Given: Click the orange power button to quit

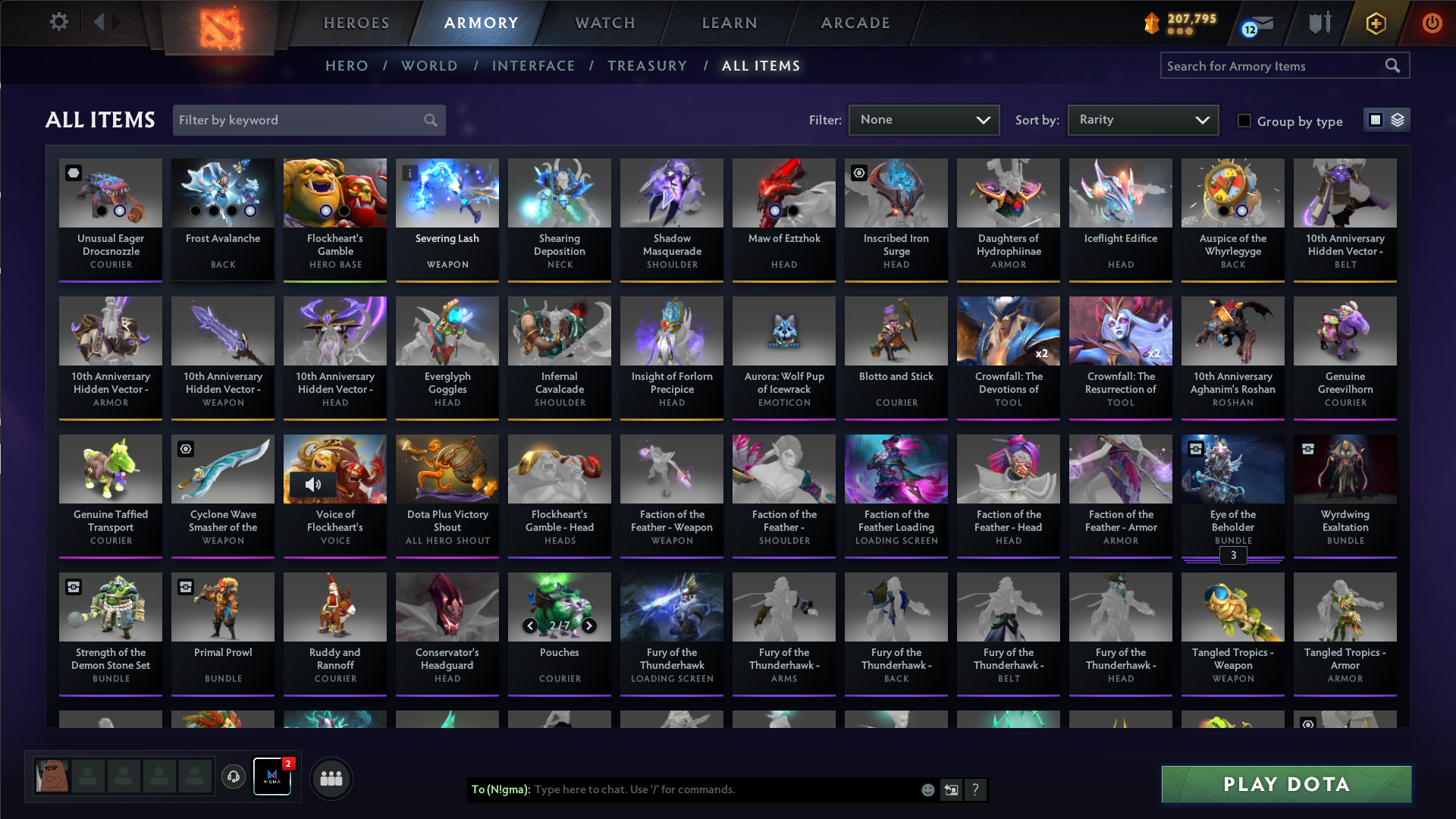Looking at the screenshot, I should 1432,23.
